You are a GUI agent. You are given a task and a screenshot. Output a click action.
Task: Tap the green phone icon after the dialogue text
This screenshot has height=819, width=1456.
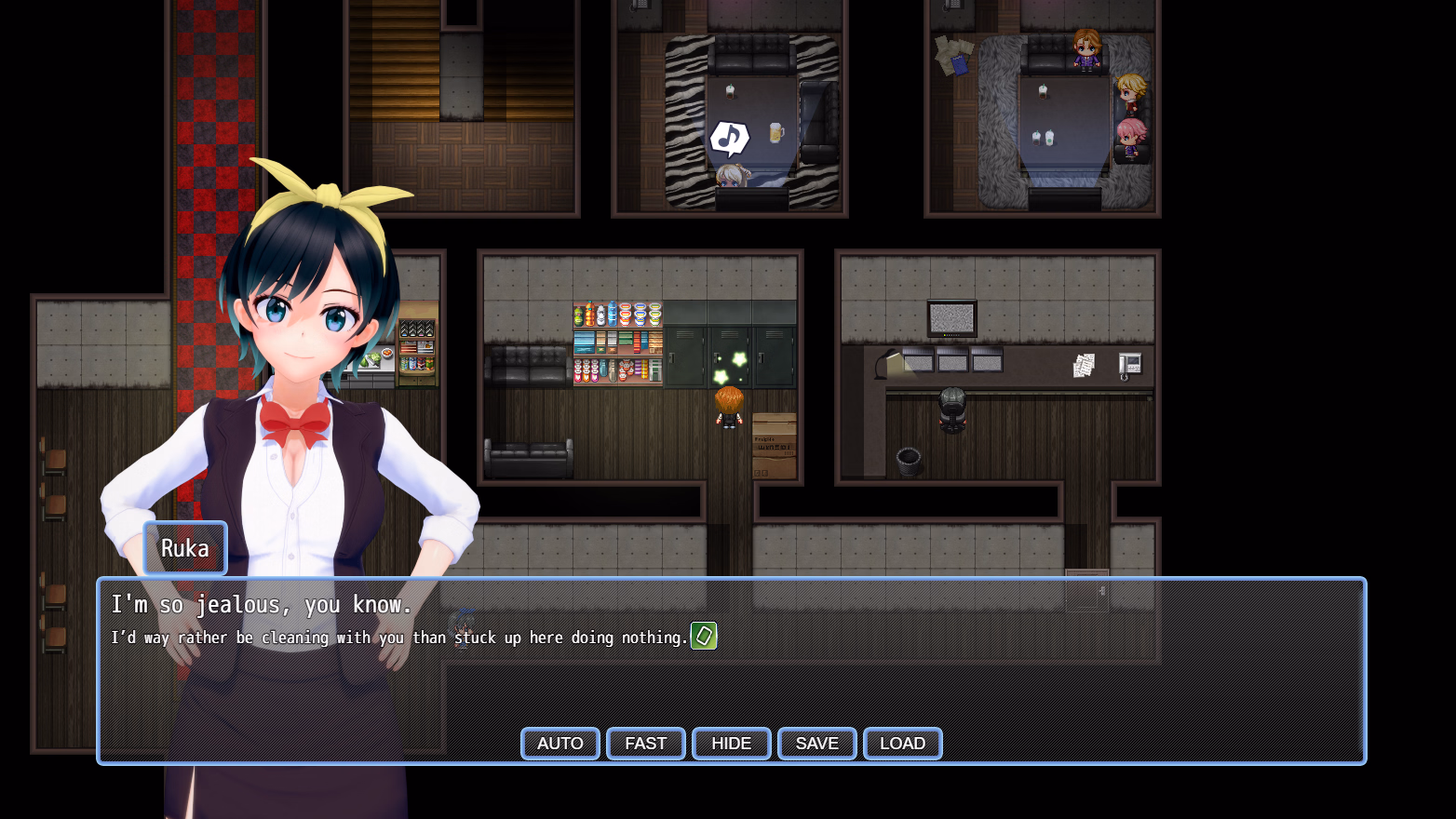tap(704, 637)
